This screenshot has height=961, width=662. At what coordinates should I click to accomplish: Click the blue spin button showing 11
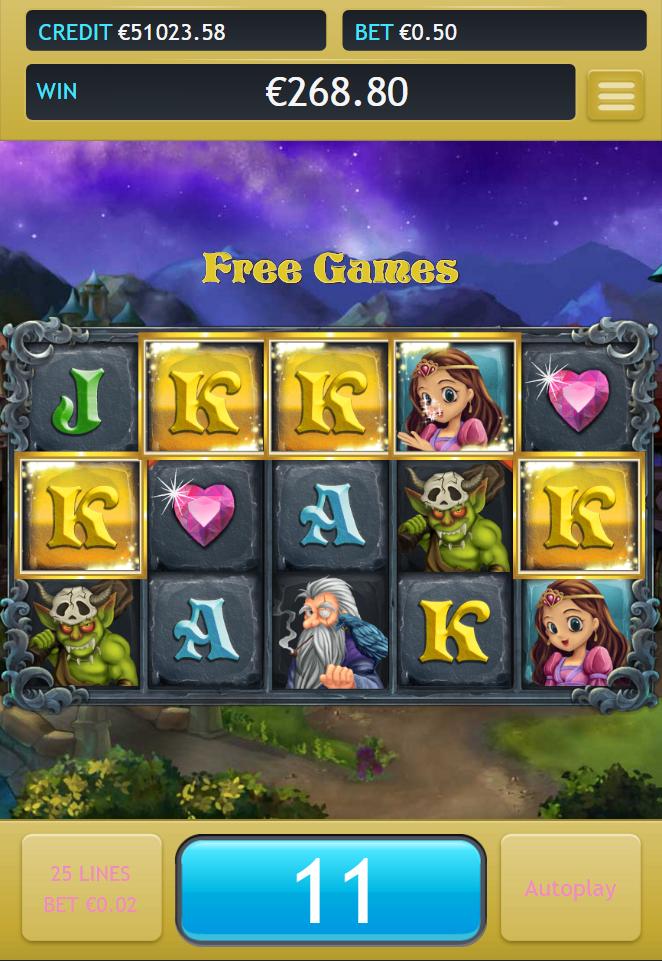[331, 889]
